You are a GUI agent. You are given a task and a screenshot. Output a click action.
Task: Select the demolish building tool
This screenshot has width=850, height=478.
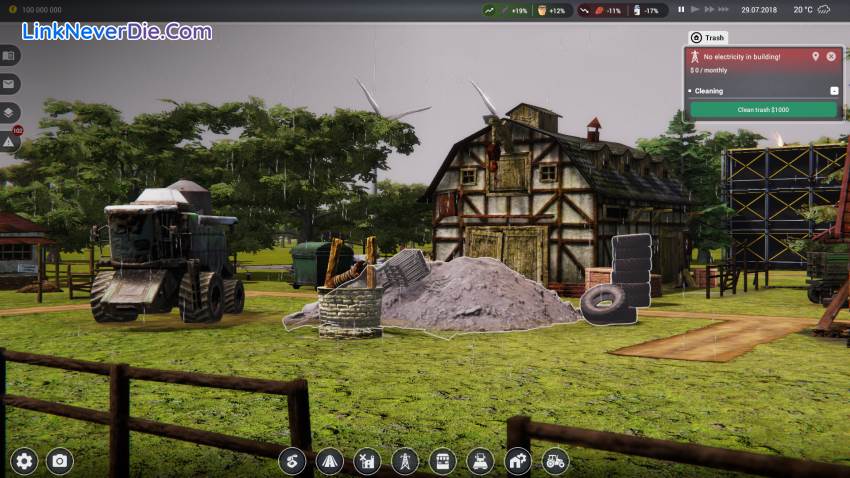coord(367,461)
